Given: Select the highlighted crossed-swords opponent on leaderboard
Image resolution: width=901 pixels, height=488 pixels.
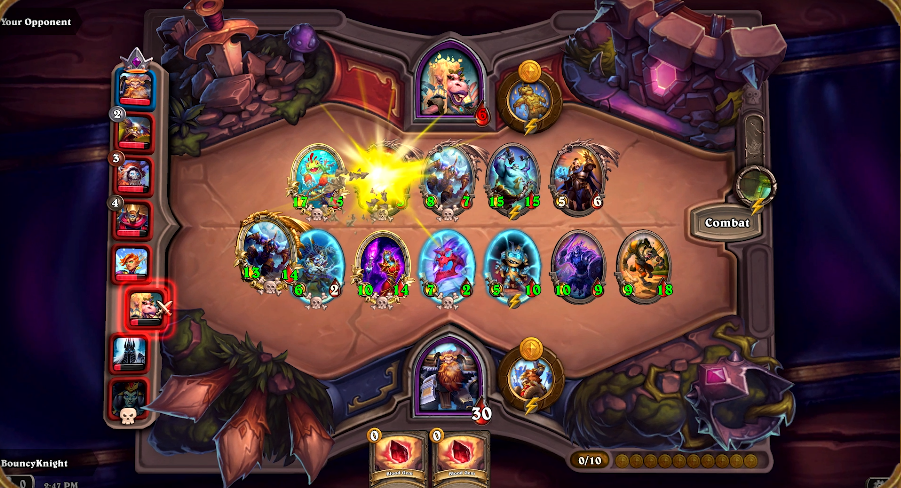Looking at the screenshot, I should (x=149, y=306).
